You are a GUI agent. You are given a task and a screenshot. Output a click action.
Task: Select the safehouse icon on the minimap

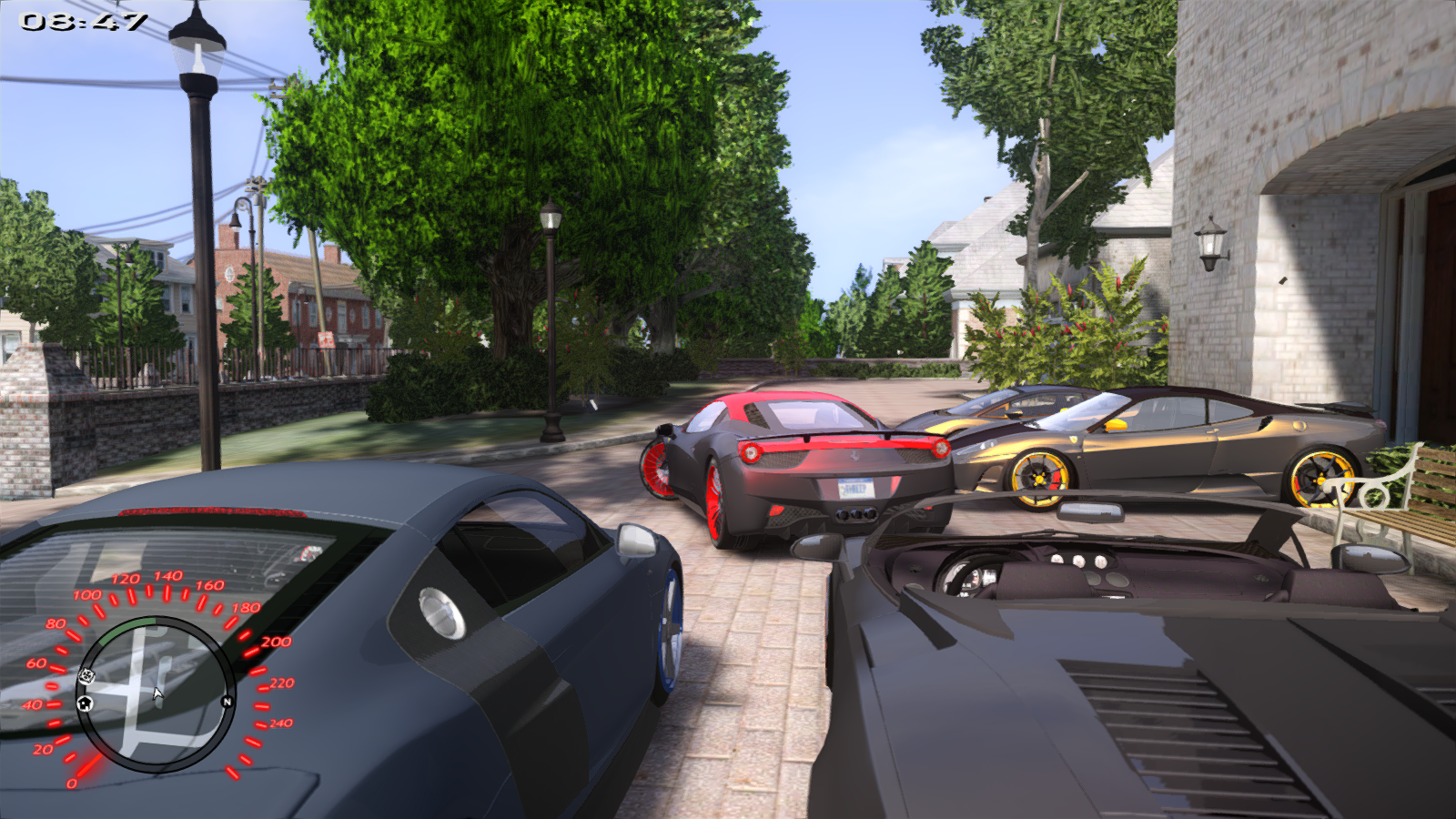pyautogui.click(x=85, y=702)
